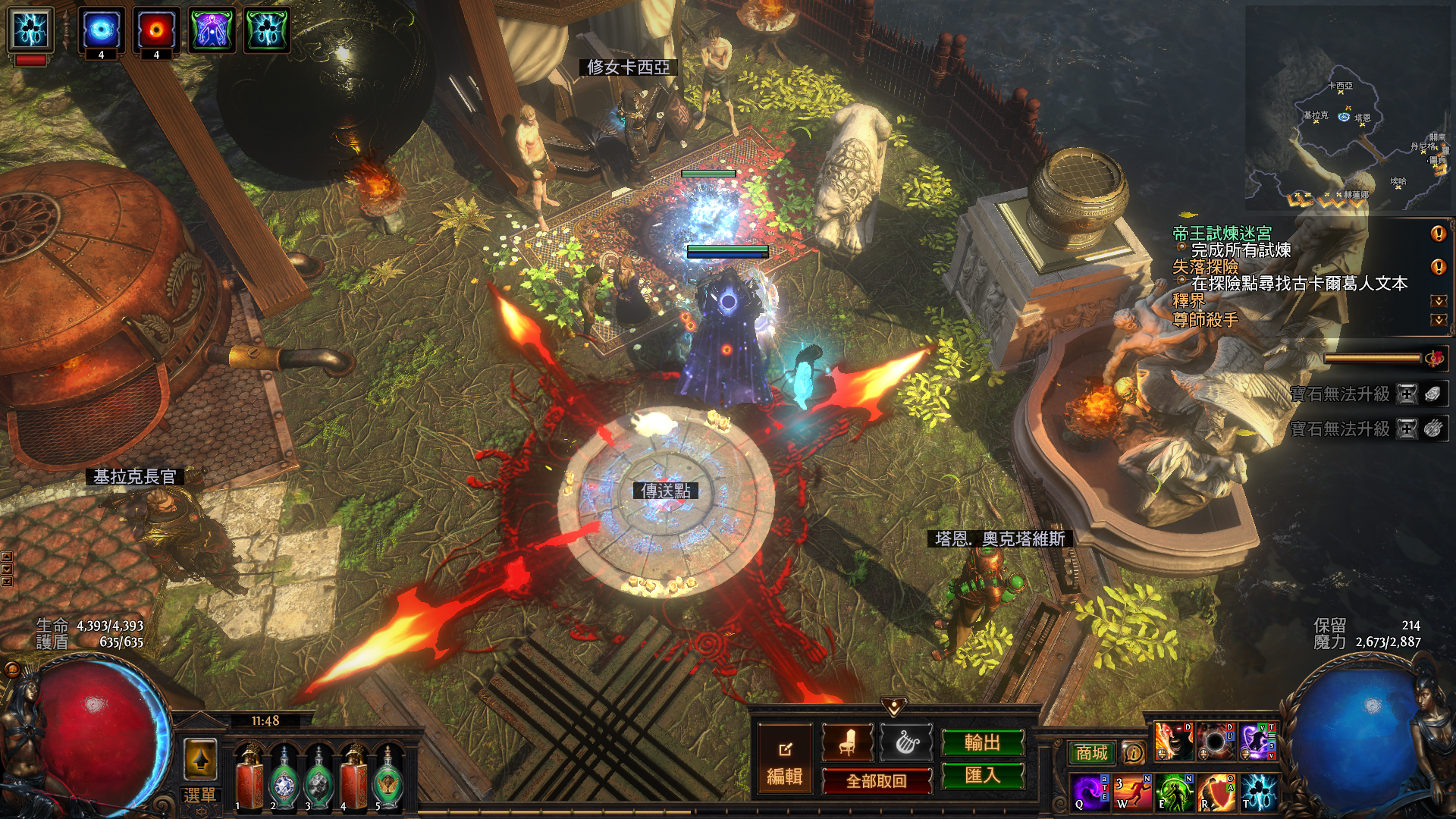
Task: Activate the running figure skill on W
Action: click(1132, 792)
